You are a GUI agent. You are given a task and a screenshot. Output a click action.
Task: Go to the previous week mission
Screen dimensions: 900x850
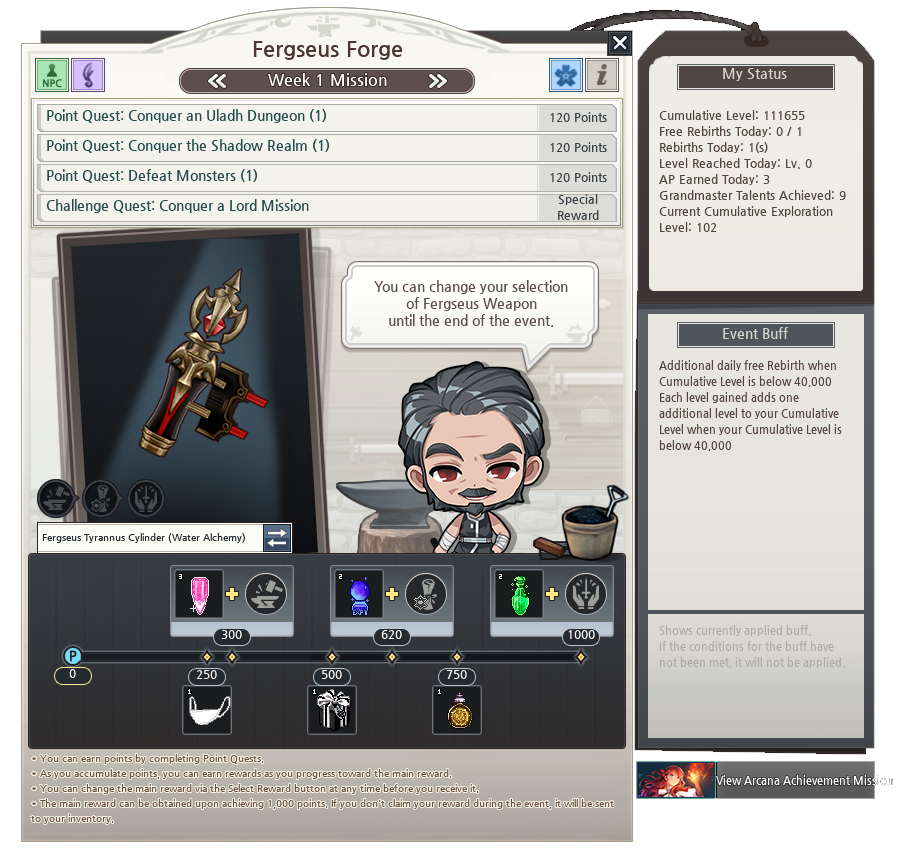click(x=217, y=81)
